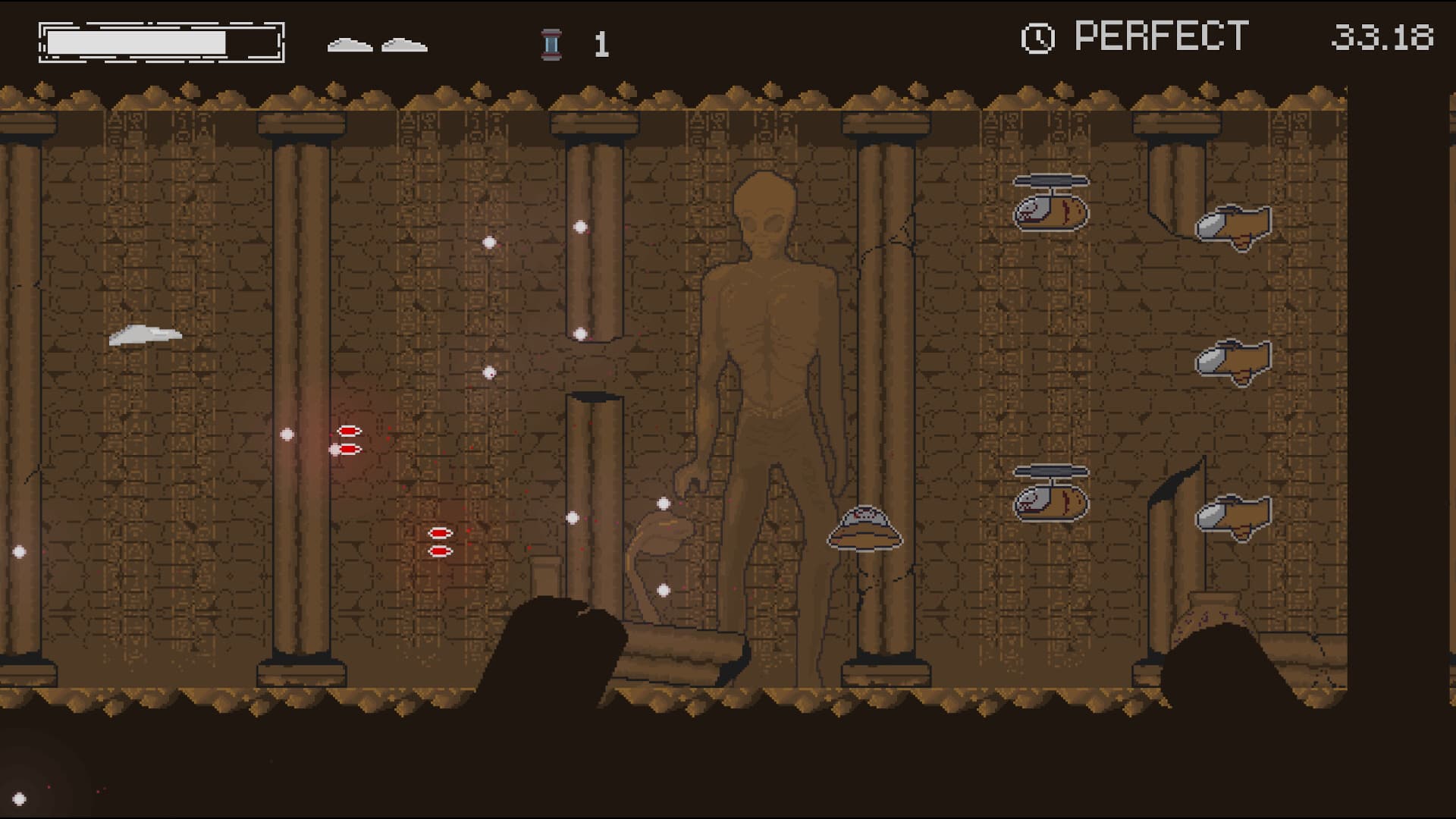Click the top helicopter enemy on the right
The height and width of the screenshot is (819, 1456).
[1053, 203]
